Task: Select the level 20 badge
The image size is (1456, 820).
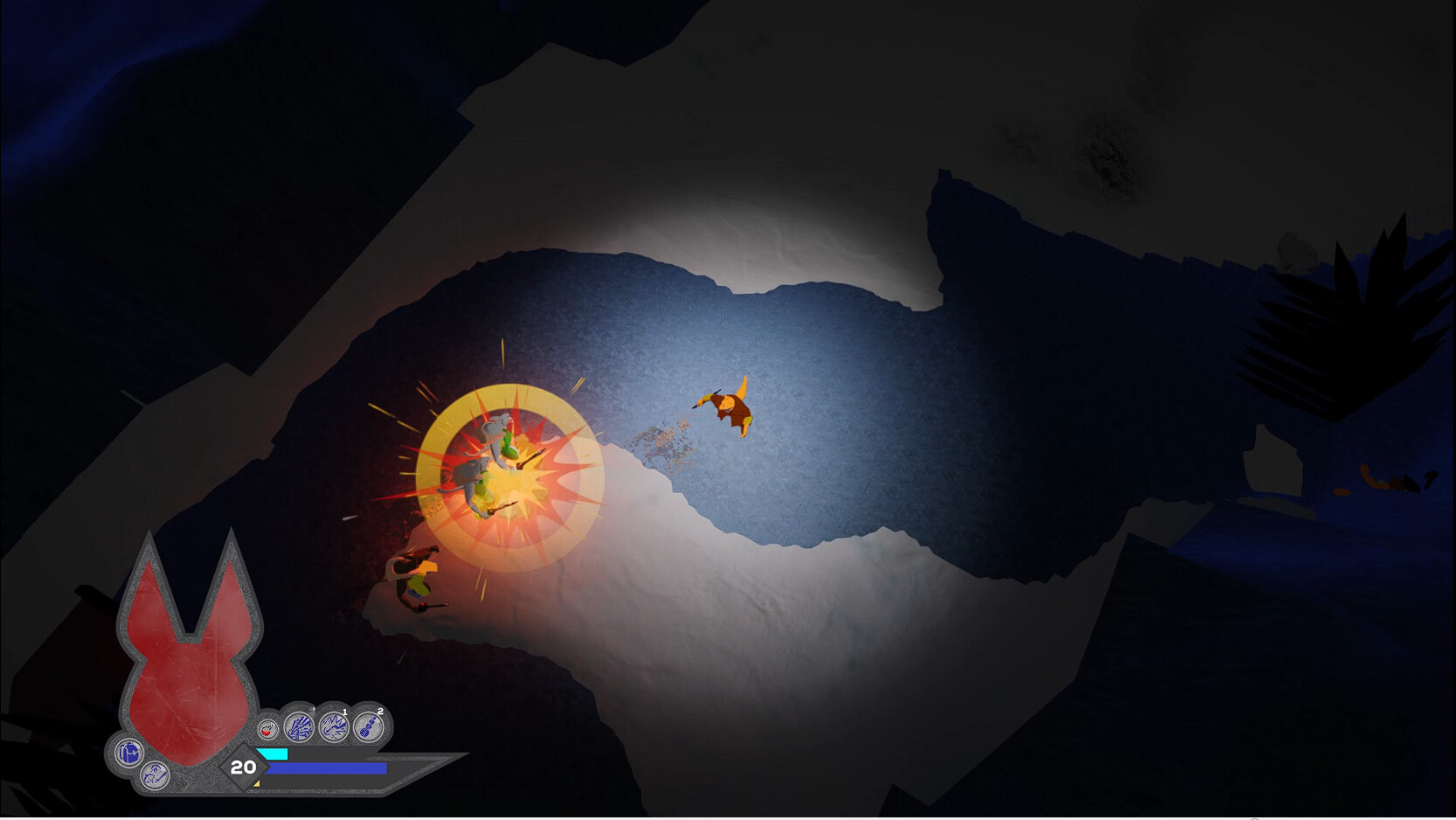Action: (243, 768)
